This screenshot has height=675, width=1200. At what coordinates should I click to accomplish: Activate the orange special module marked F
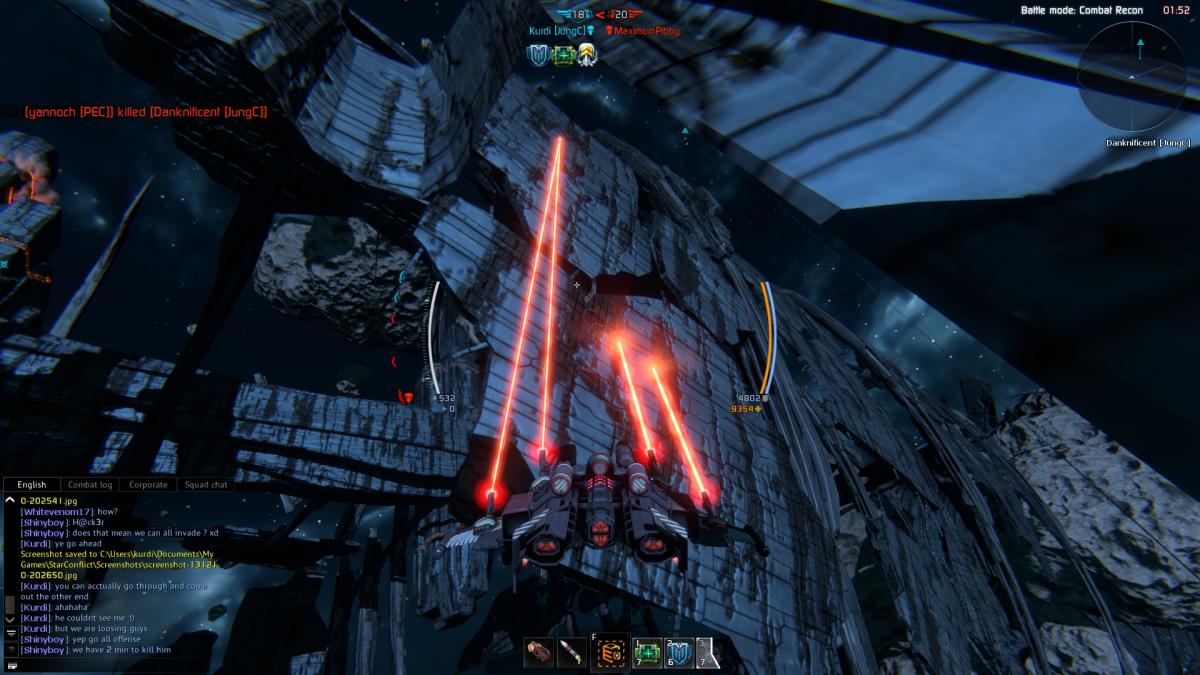610,653
